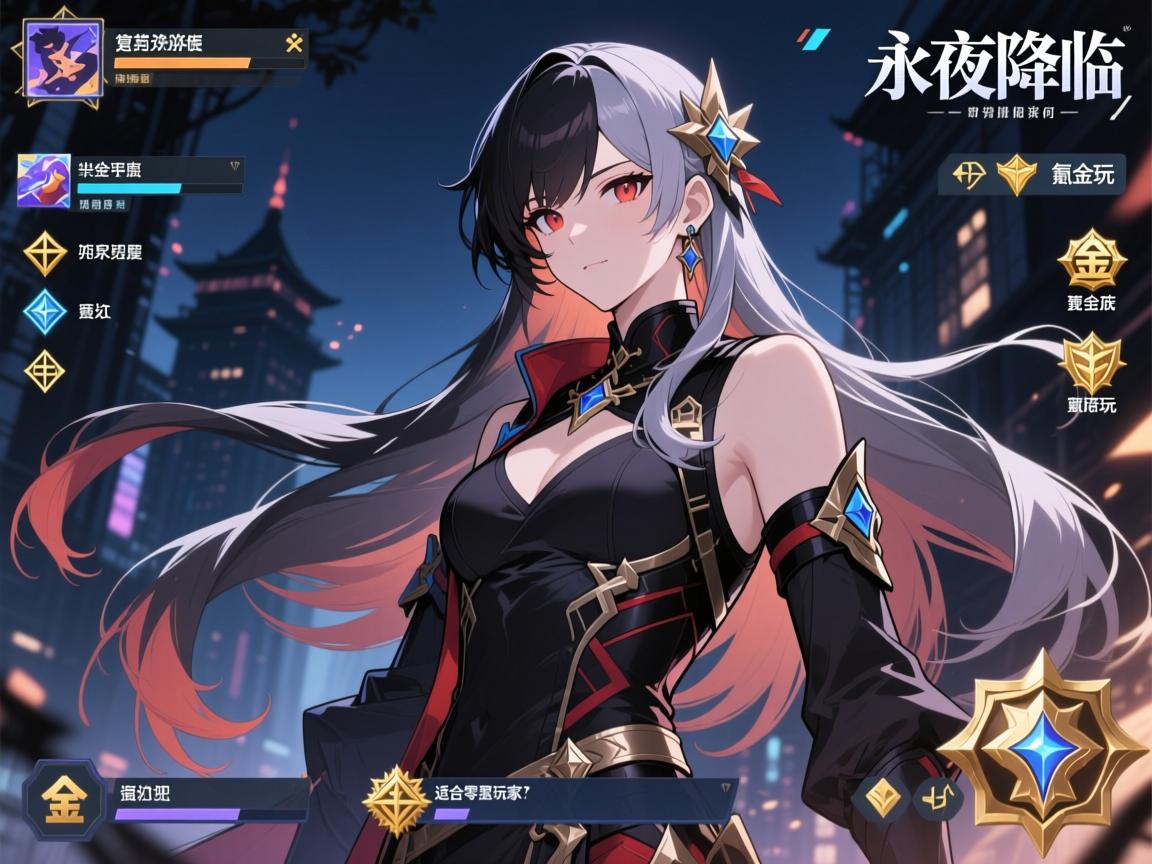Open the gold wheat shield emblem
Screen dimensions: 1152x864
[x=1091, y=362]
